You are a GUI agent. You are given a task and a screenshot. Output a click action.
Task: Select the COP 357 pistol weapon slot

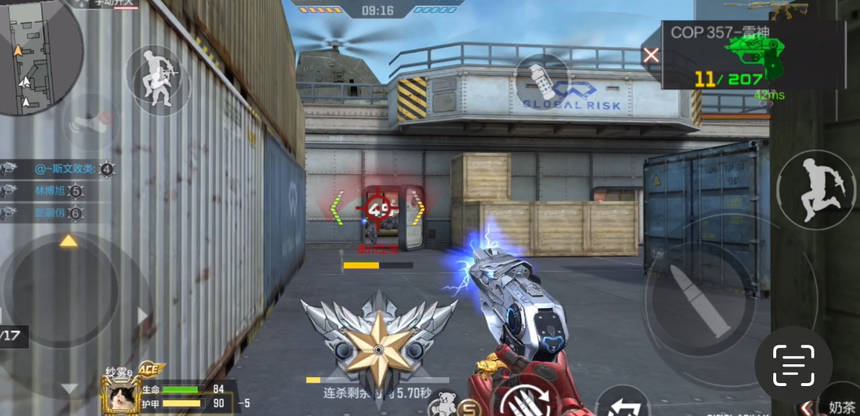(741, 54)
